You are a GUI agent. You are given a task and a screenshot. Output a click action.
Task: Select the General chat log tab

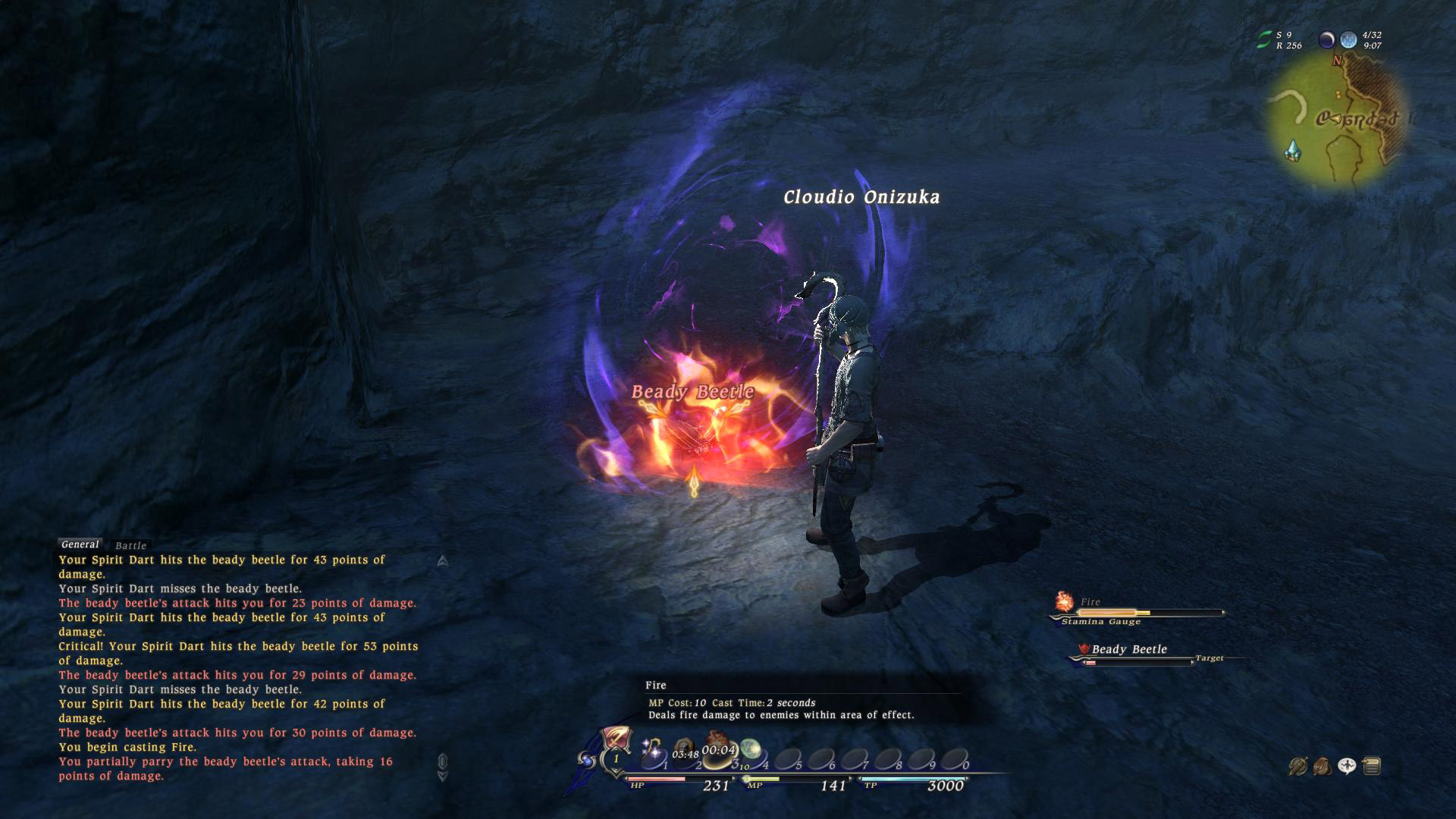(80, 544)
